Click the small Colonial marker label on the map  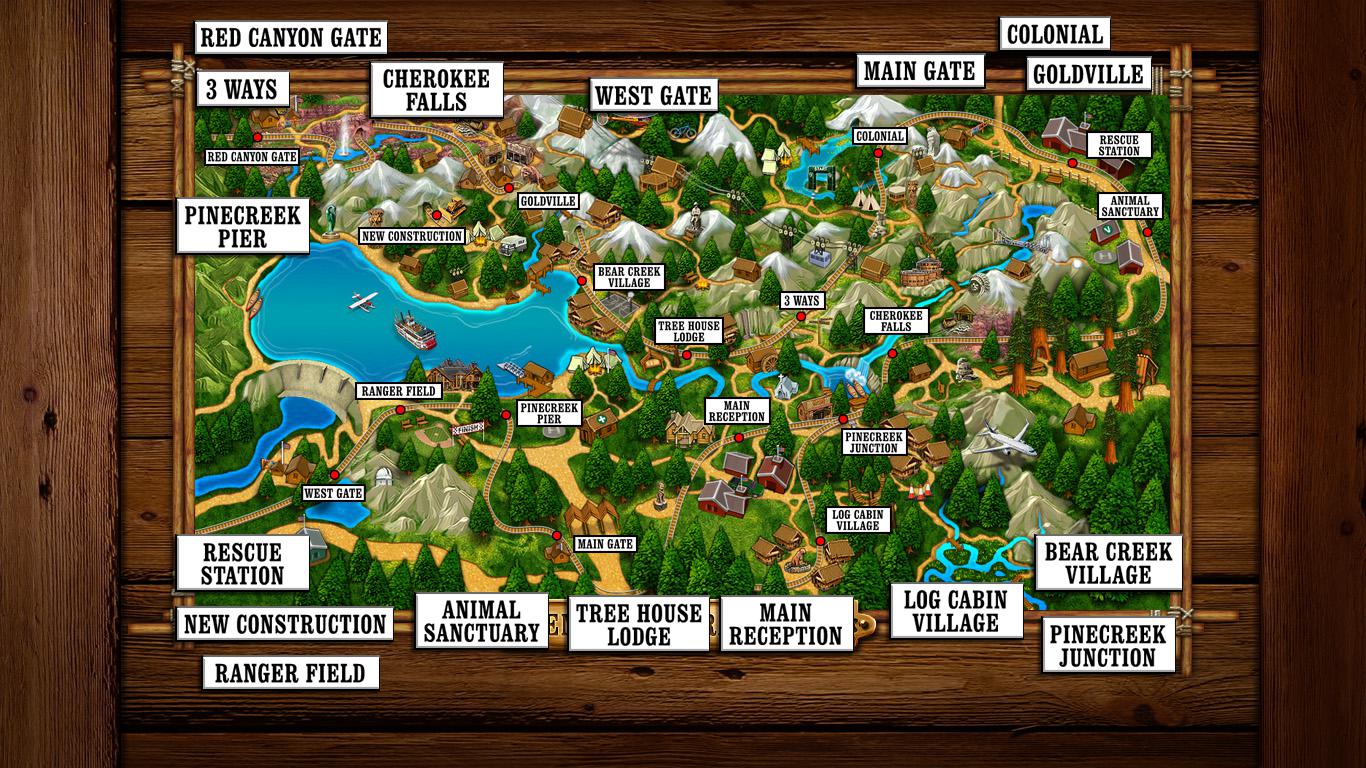880,136
